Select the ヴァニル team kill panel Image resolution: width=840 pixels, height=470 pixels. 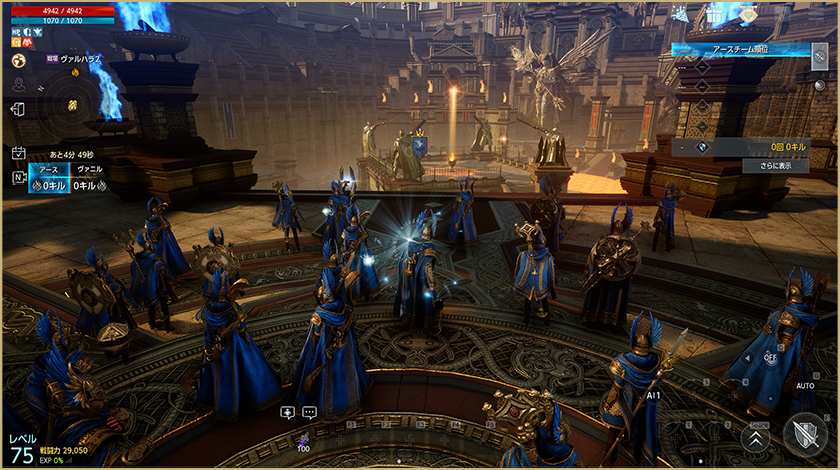[x=88, y=179]
